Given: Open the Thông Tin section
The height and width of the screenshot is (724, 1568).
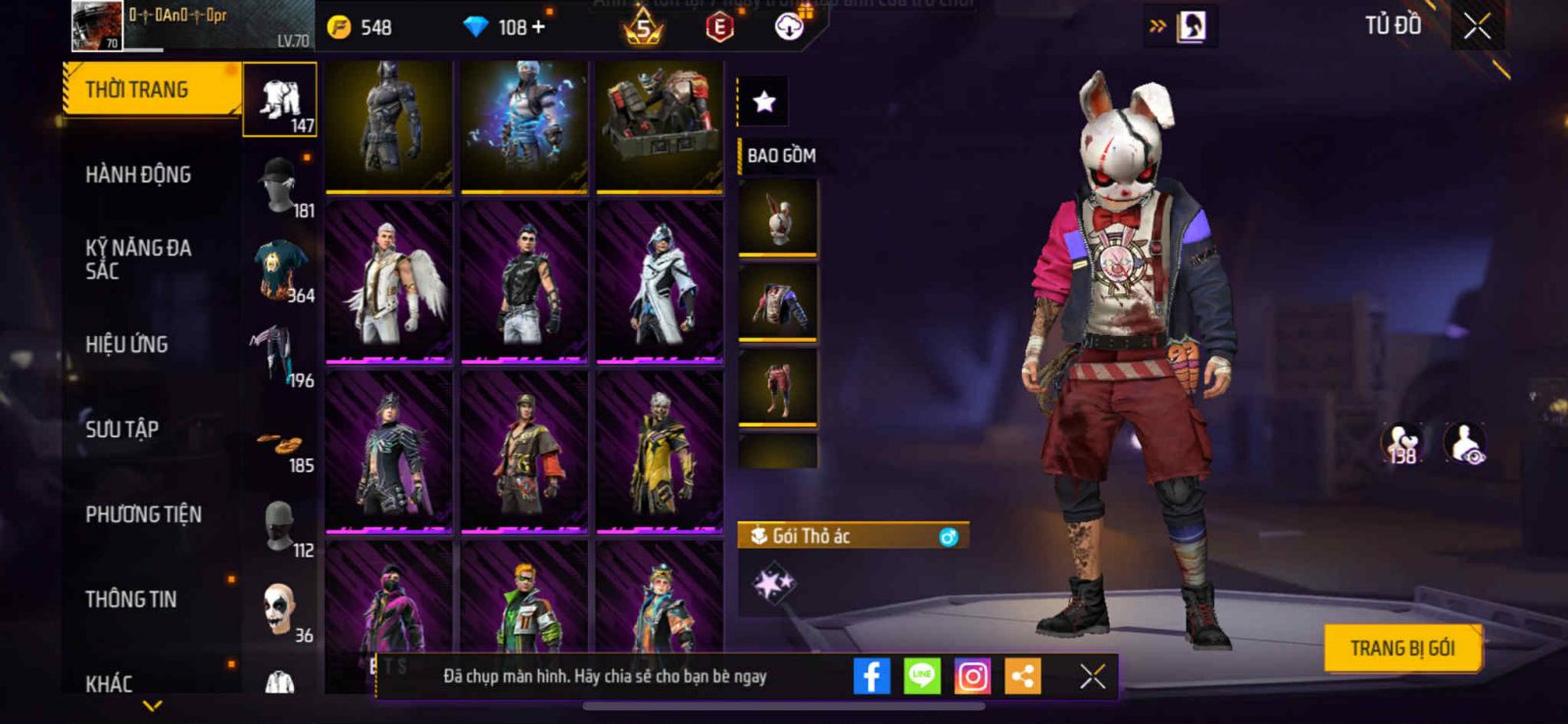Looking at the screenshot, I should click(x=131, y=600).
